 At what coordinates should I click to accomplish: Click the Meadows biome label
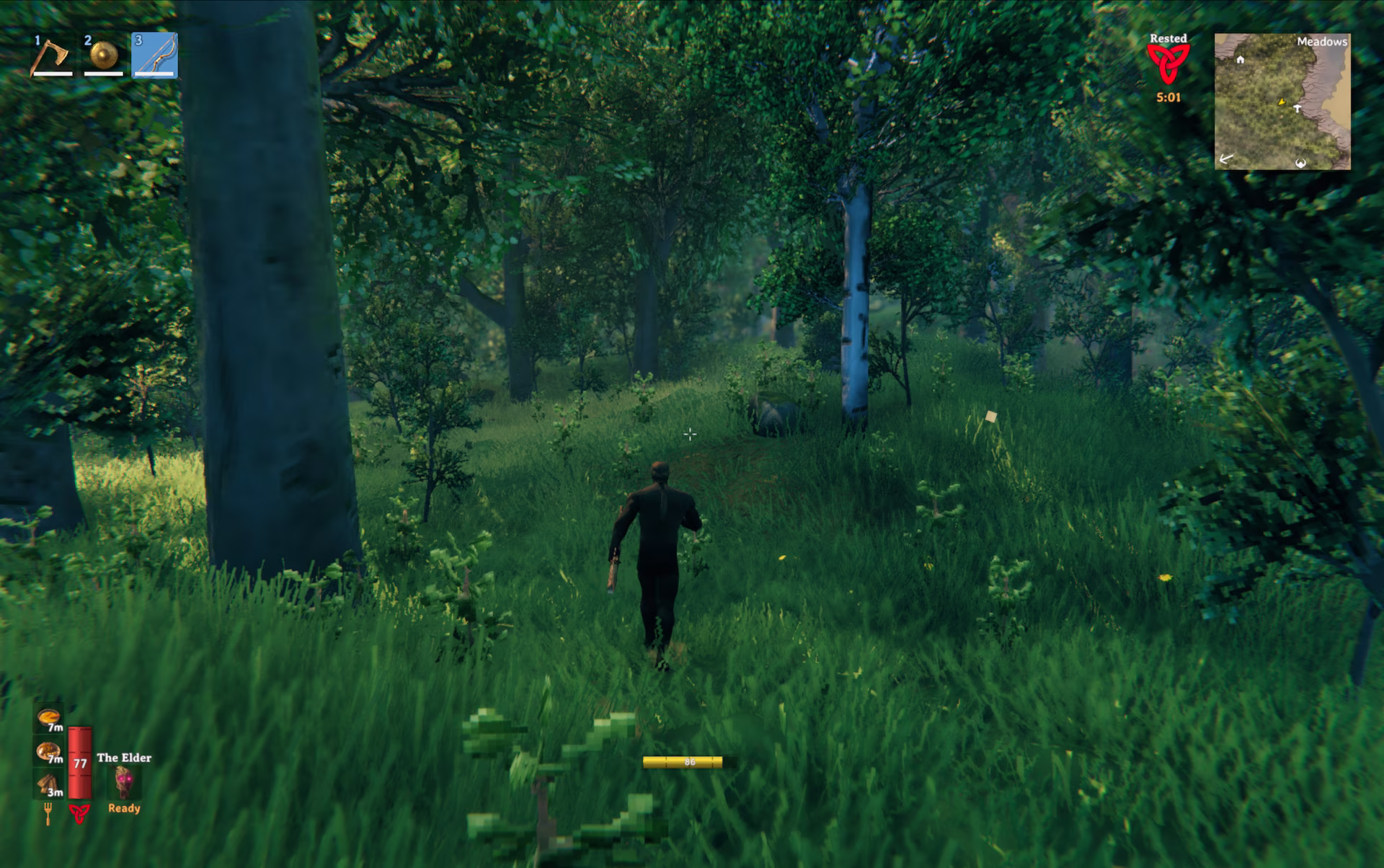pyautogui.click(x=1322, y=42)
